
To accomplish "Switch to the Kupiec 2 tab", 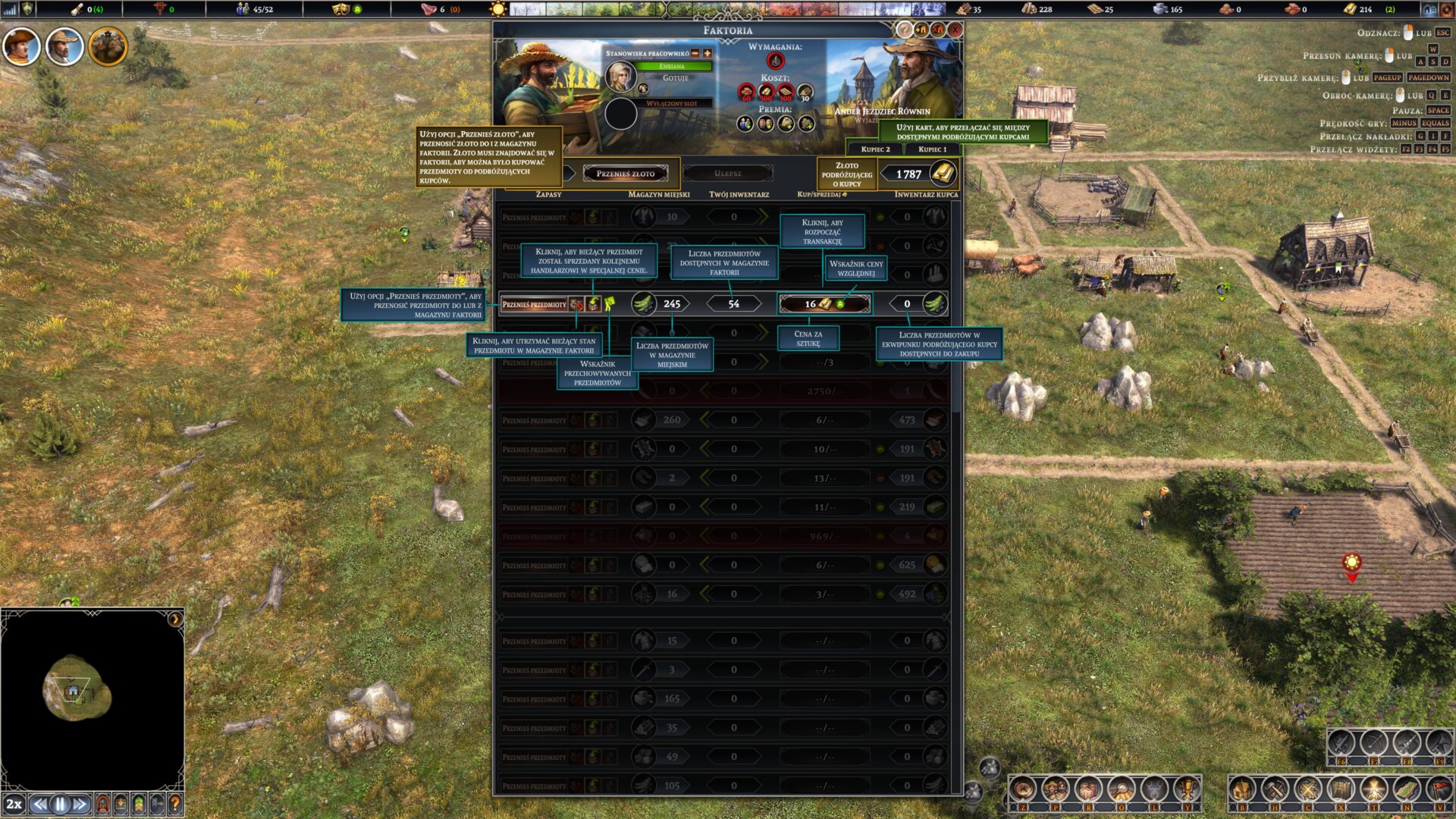I will [875, 149].
